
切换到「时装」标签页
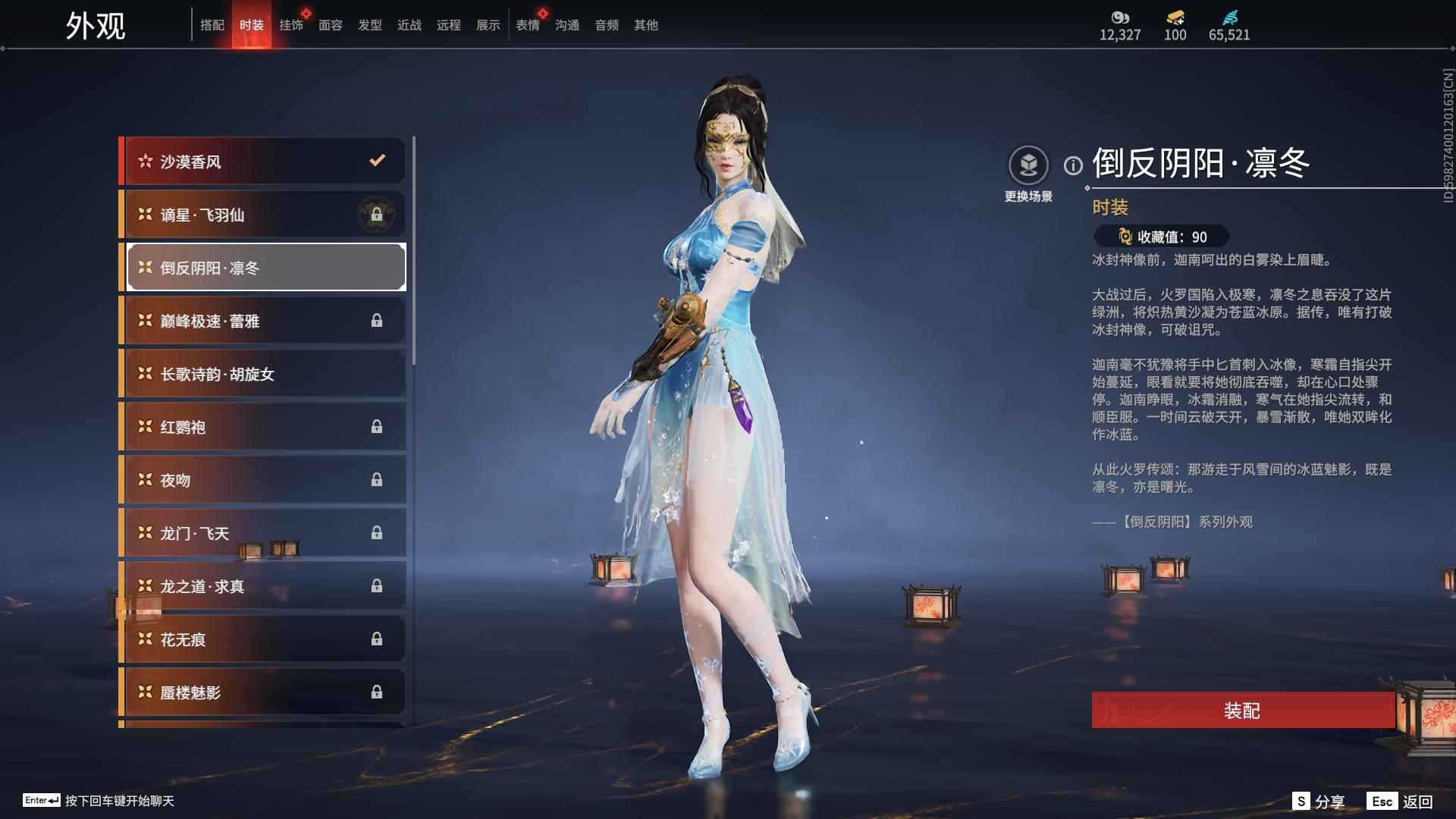(x=252, y=24)
